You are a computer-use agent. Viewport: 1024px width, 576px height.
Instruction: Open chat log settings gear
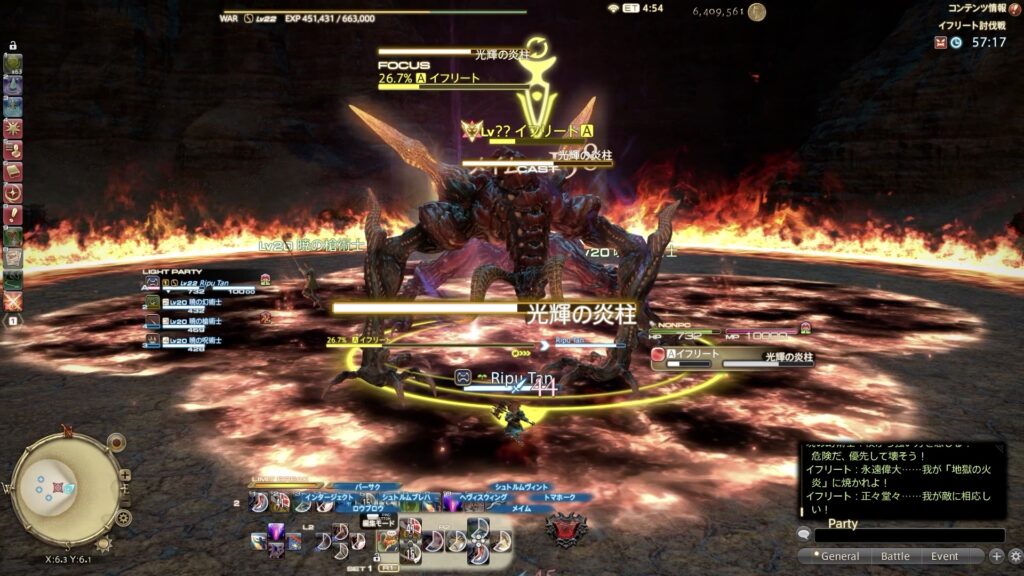[1015, 556]
